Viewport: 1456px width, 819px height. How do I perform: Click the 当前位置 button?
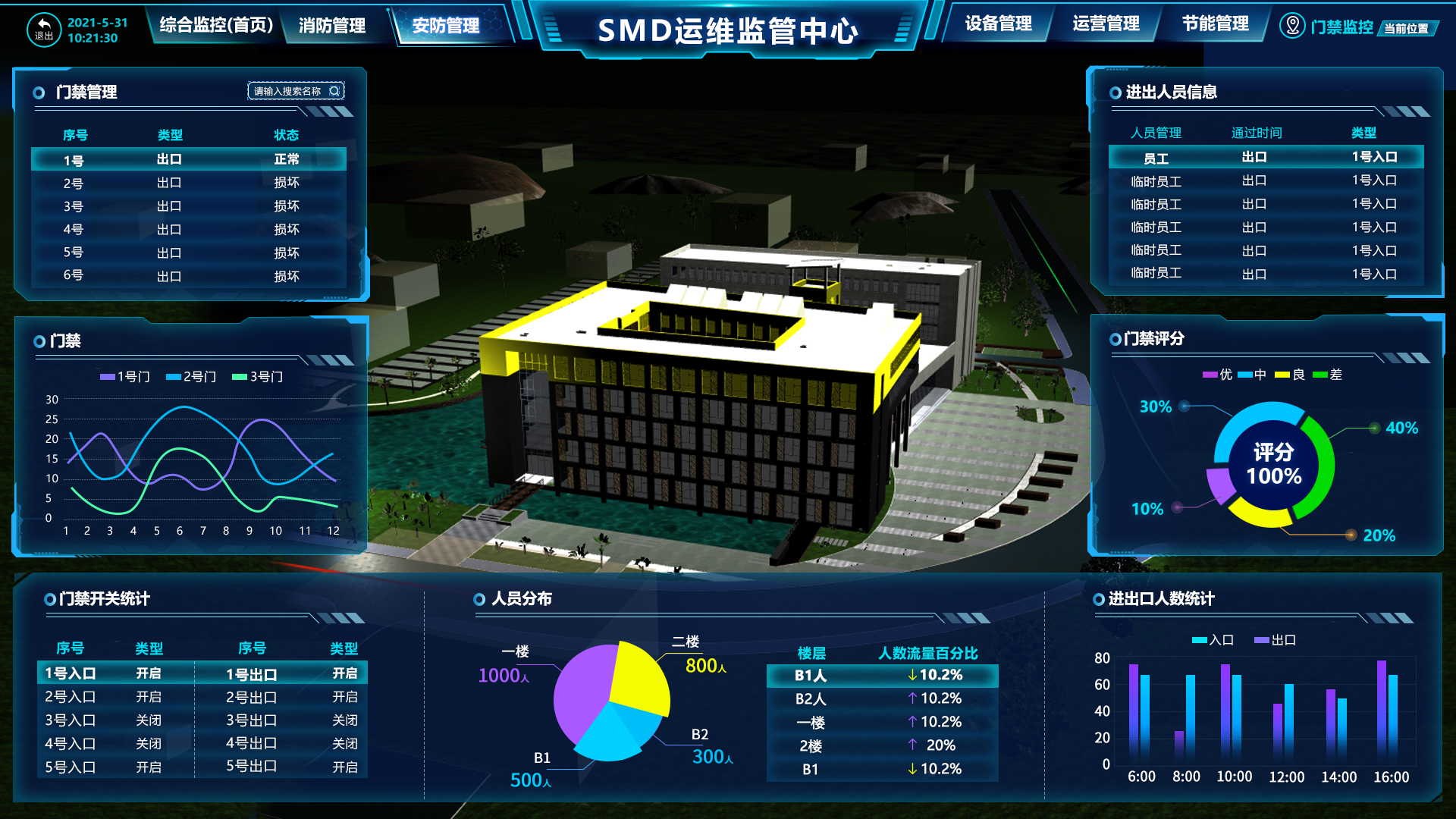(1407, 29)
